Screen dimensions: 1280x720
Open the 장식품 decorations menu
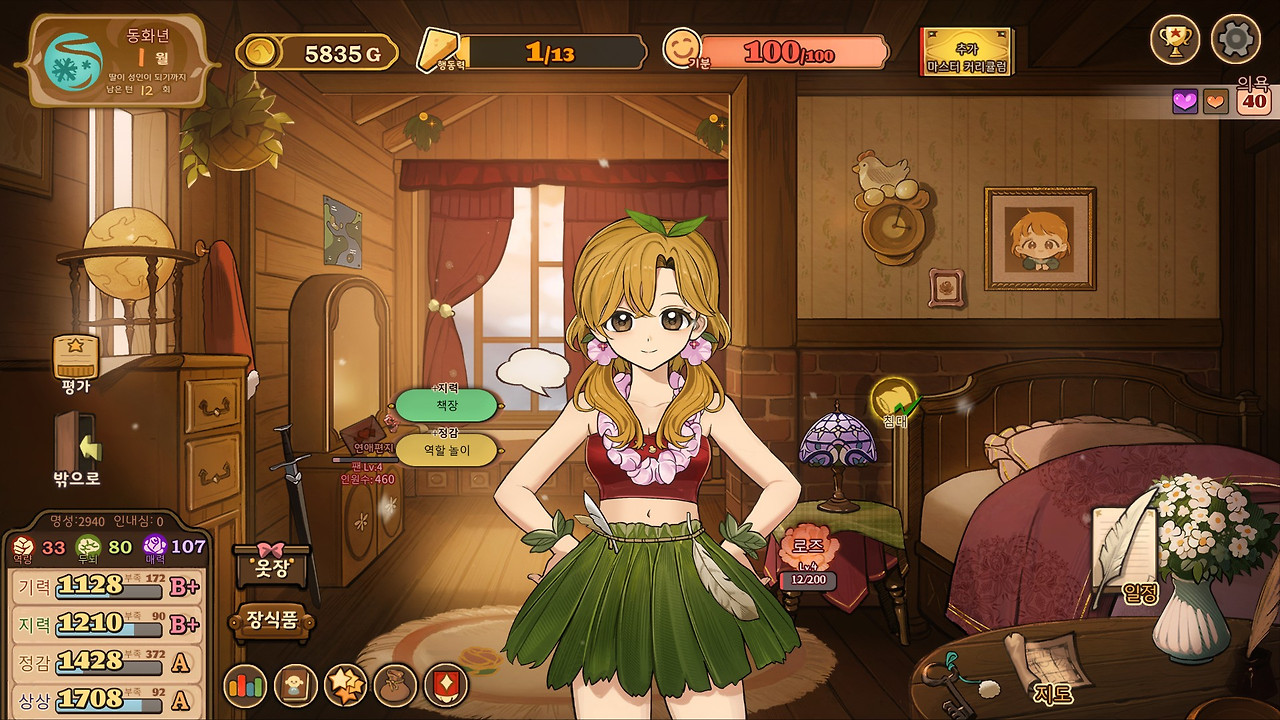(x=273, y=621)
